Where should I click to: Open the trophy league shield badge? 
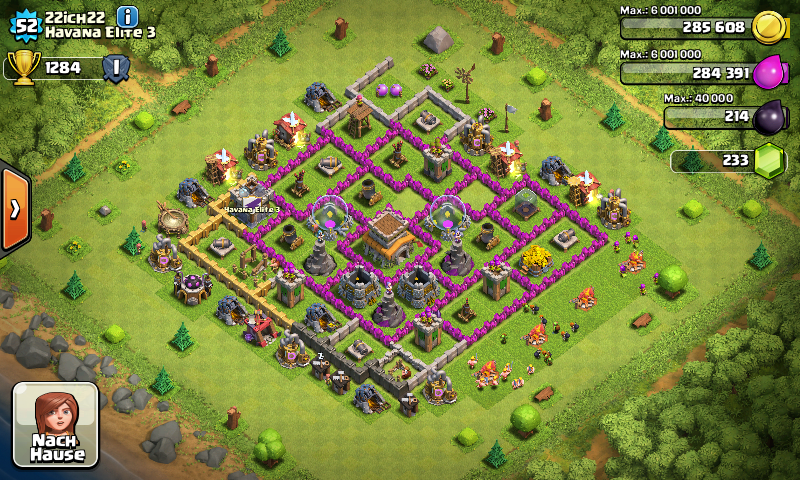coord(115,67)
